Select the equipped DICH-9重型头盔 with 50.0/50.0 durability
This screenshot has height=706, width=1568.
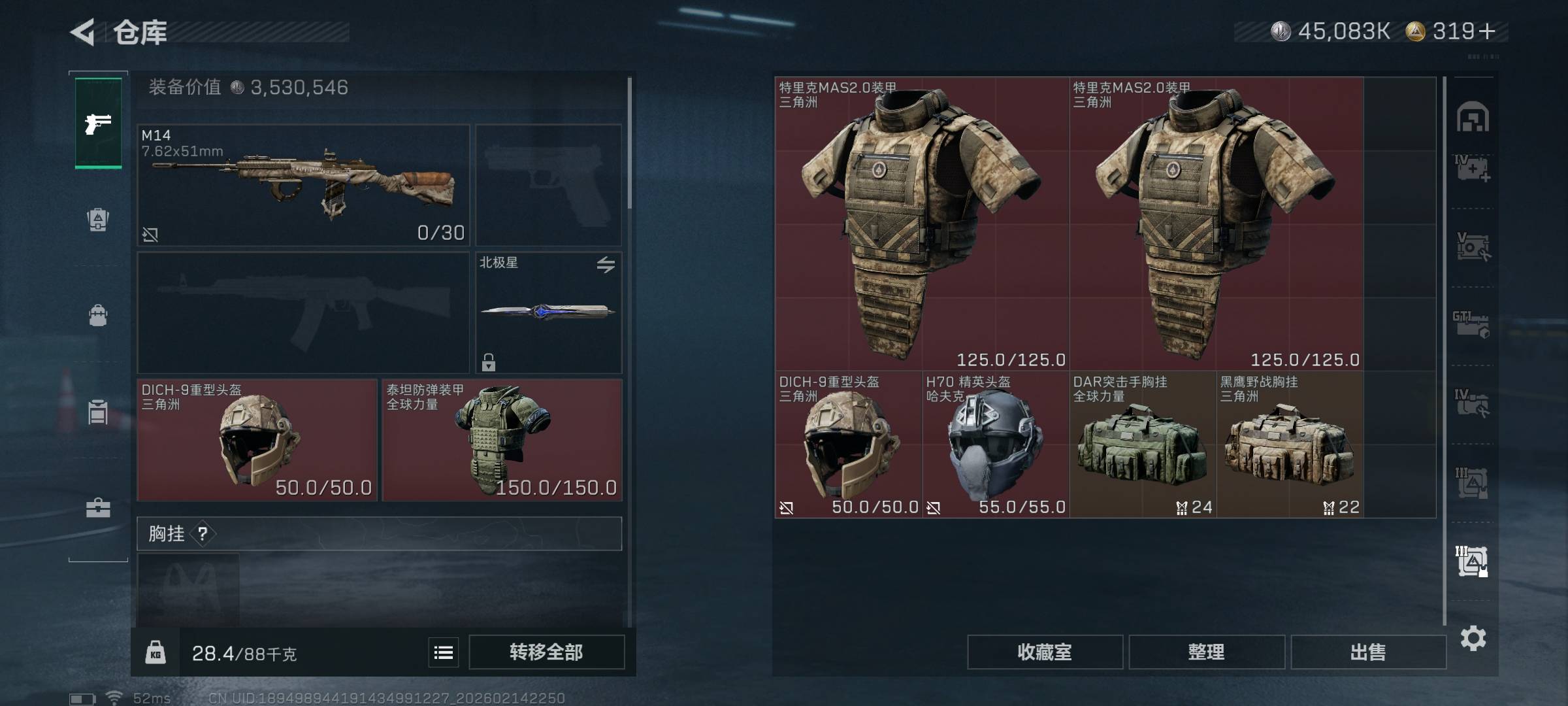coord(257,440)
